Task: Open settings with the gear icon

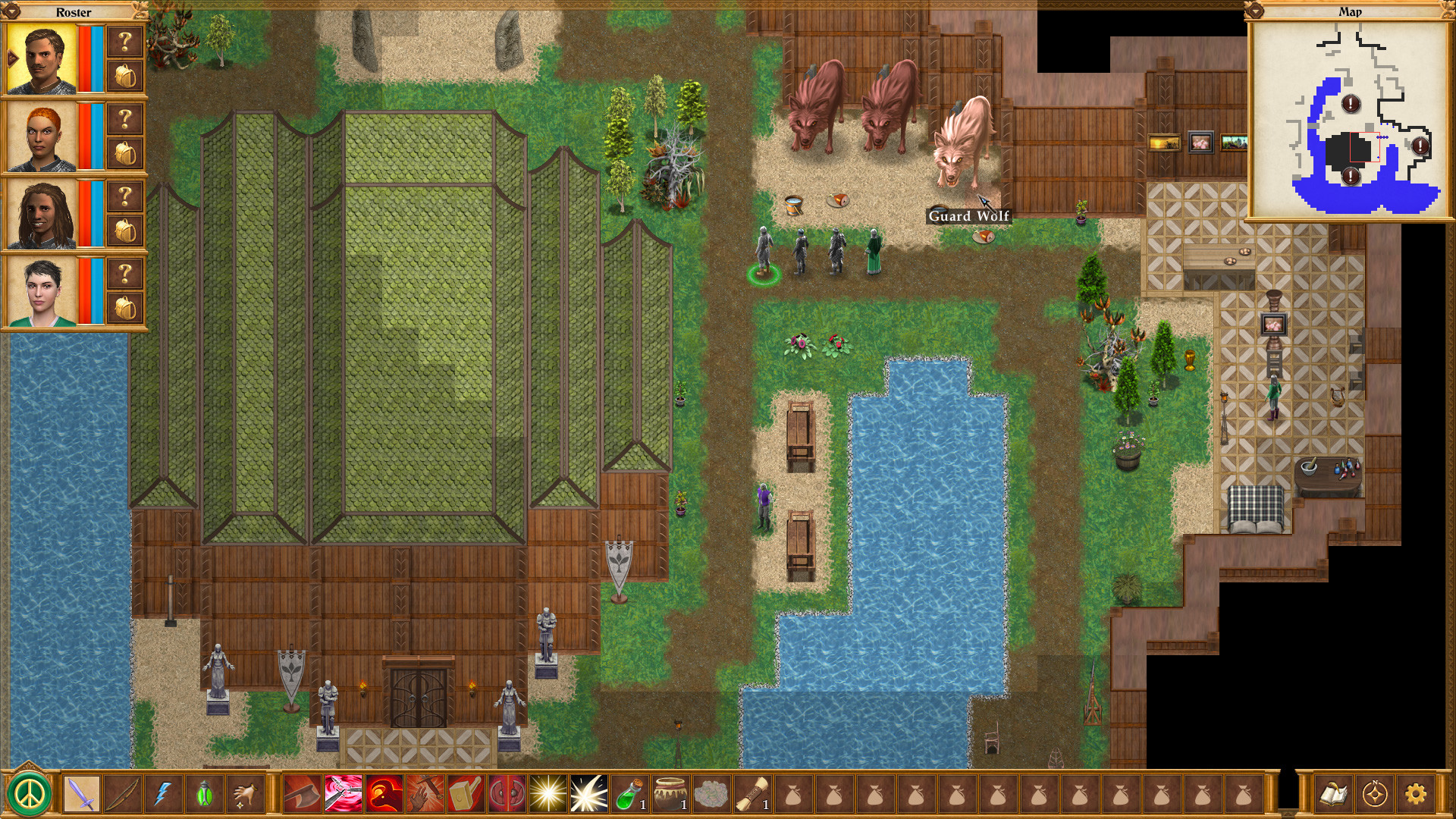Action: tap(1416, 795)
